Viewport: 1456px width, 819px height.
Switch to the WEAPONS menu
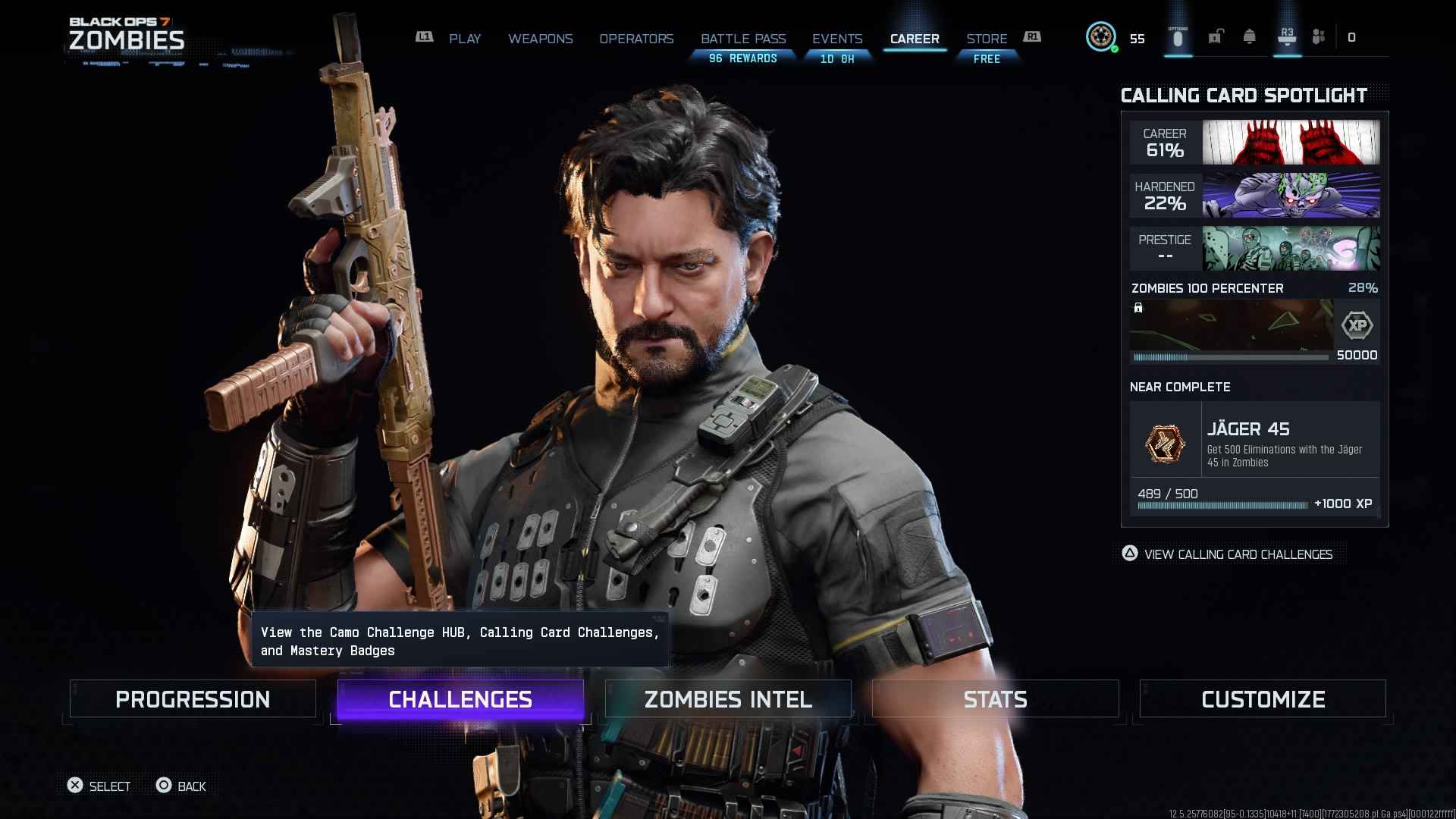tap(541, 38)
